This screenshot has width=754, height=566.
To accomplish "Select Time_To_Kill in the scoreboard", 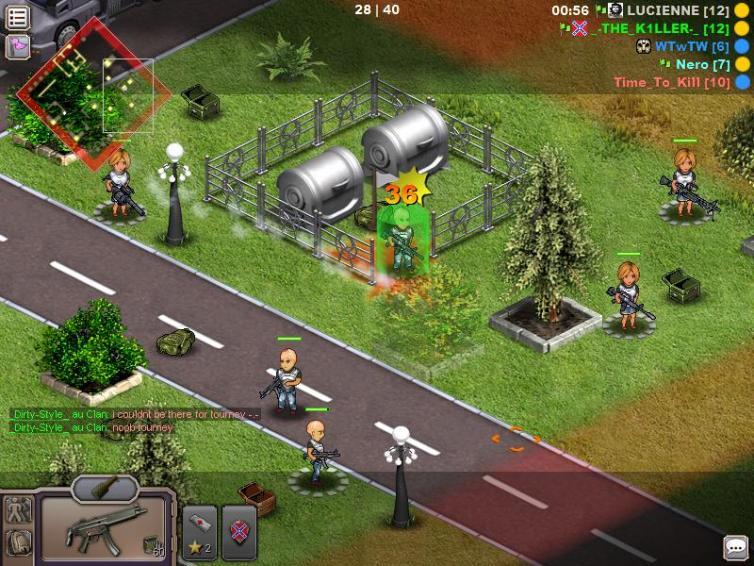I will pos(671,82).
